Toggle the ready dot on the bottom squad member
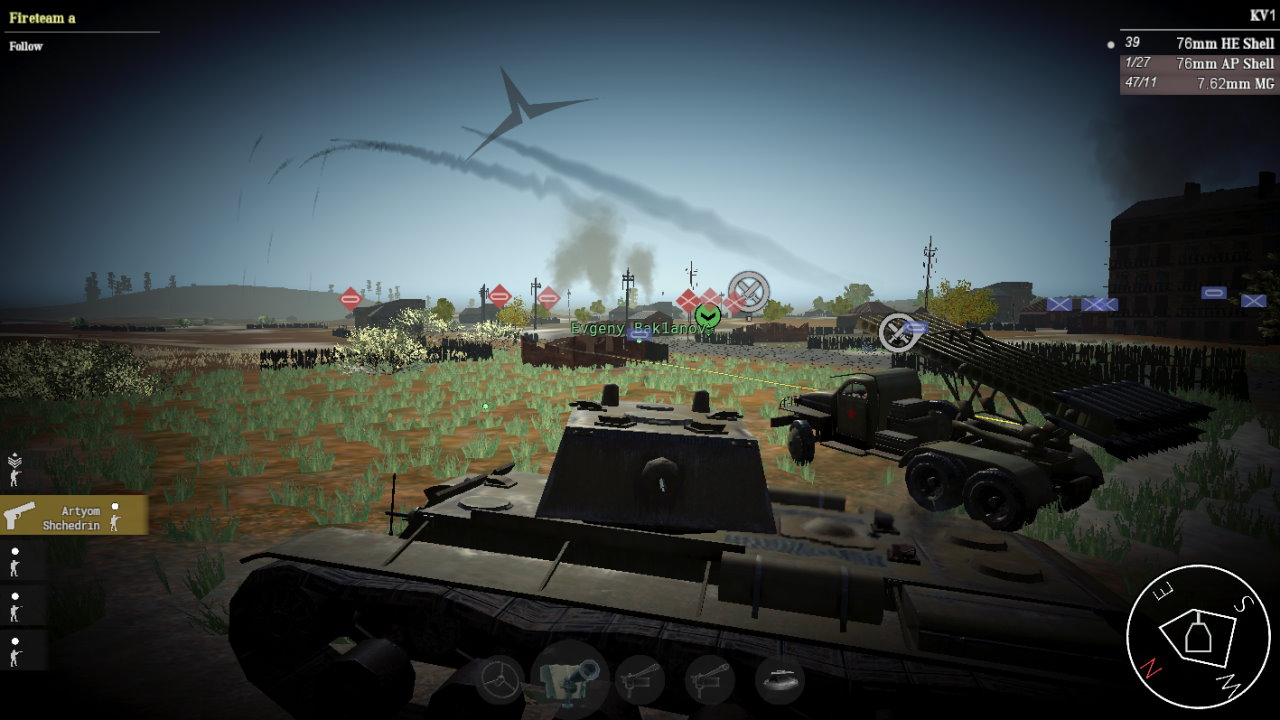Screen dimensions: 1280x720 coord(14,641)
